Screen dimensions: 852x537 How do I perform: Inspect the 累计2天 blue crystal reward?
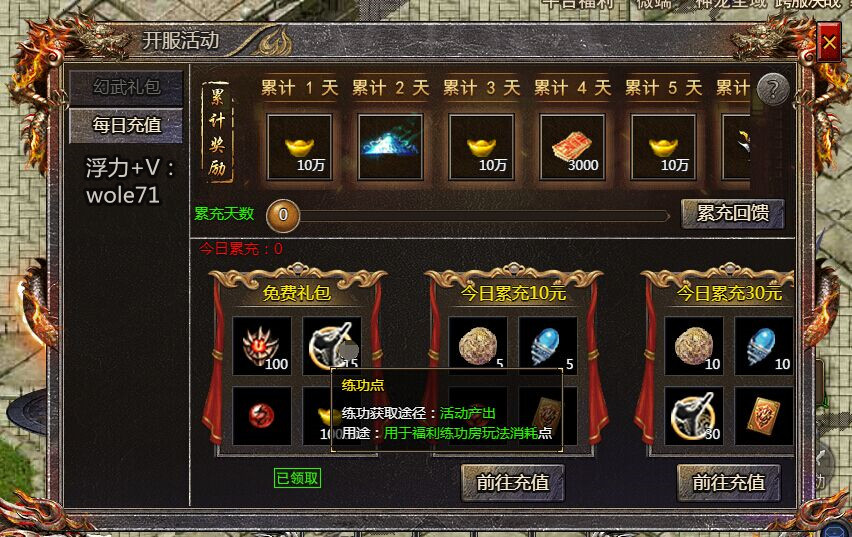(x=390, y=146)
